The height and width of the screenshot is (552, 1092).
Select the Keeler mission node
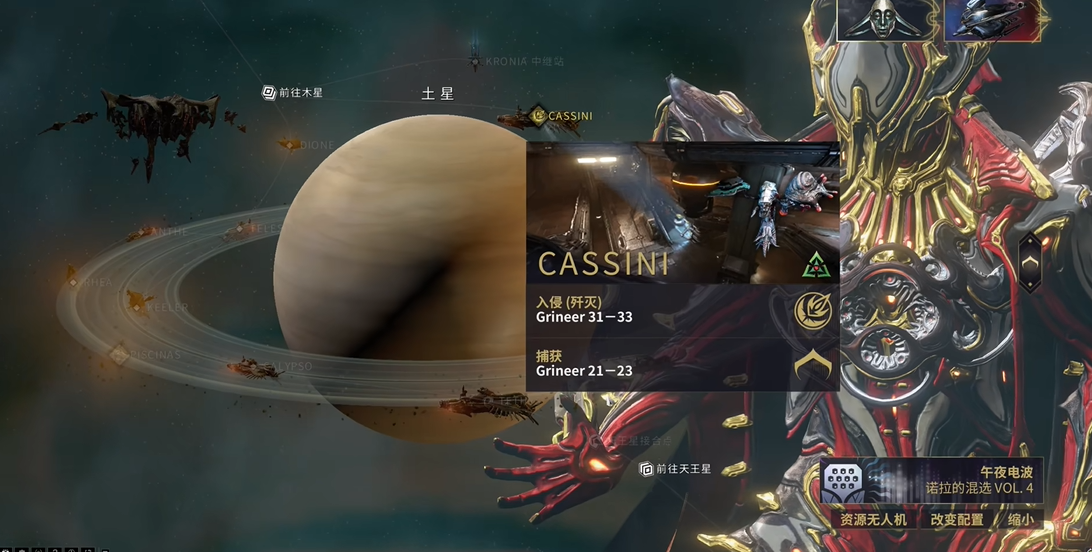pyautogui.click(x=134, y=307)
